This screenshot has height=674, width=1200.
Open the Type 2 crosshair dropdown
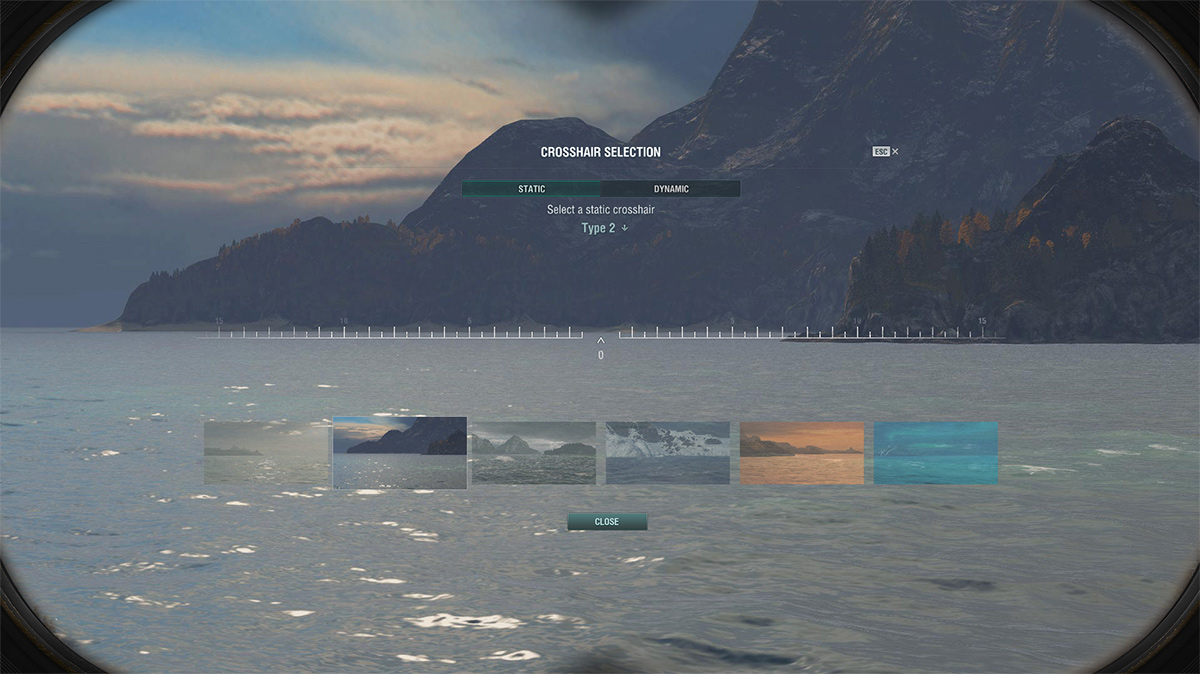(605, 228)
